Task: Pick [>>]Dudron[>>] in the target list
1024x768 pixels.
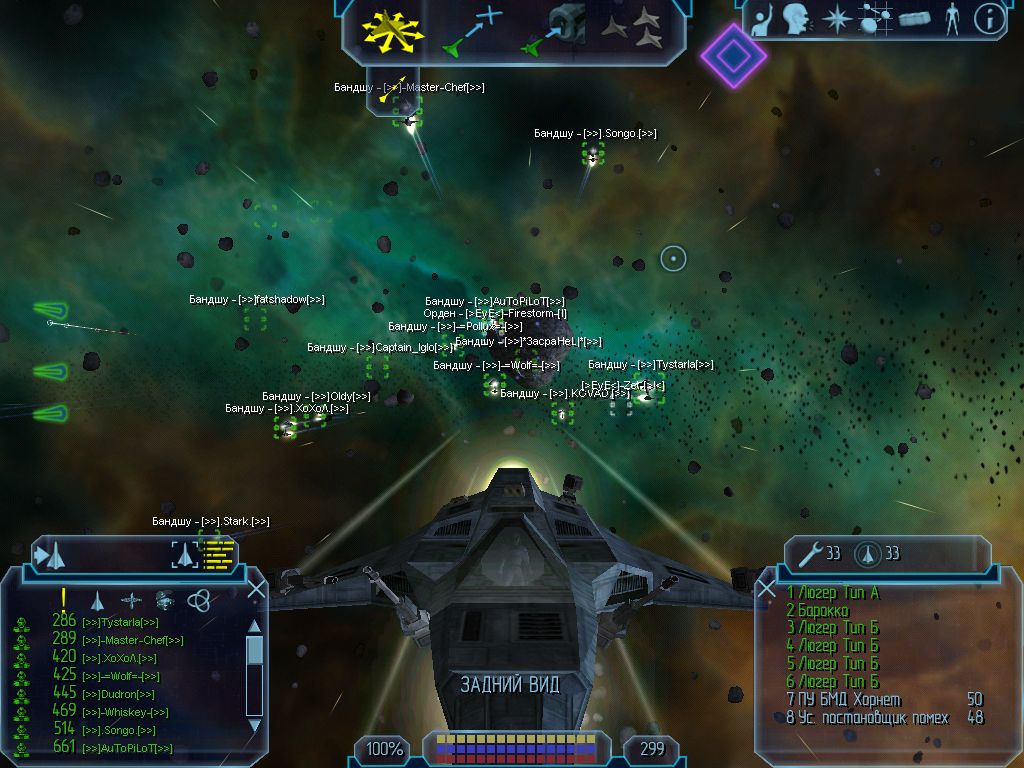Action: (118, 694)
